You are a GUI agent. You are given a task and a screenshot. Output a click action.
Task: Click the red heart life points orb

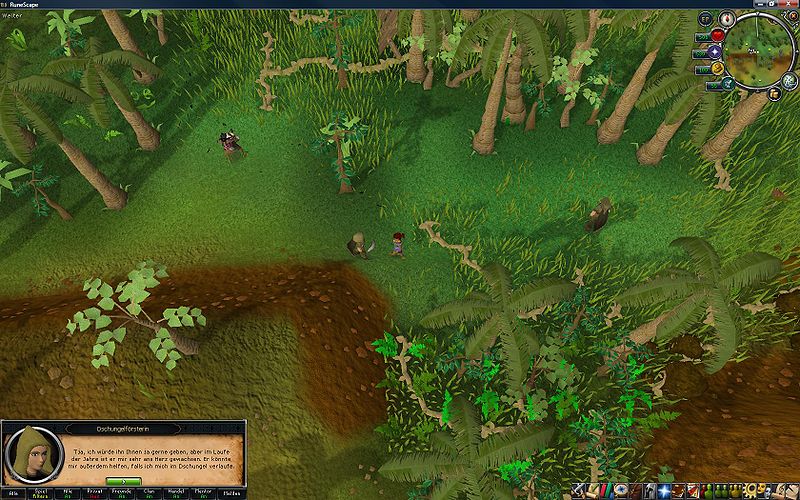tap(717, 35)
